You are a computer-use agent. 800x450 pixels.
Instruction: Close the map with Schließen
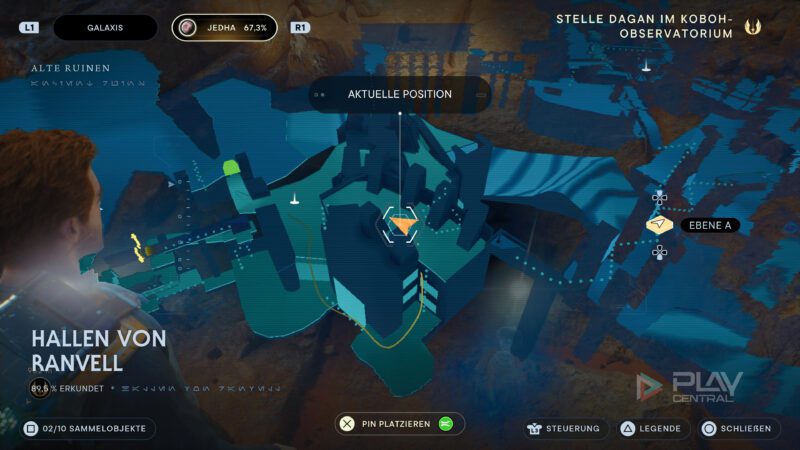click(x=738, y=428)
